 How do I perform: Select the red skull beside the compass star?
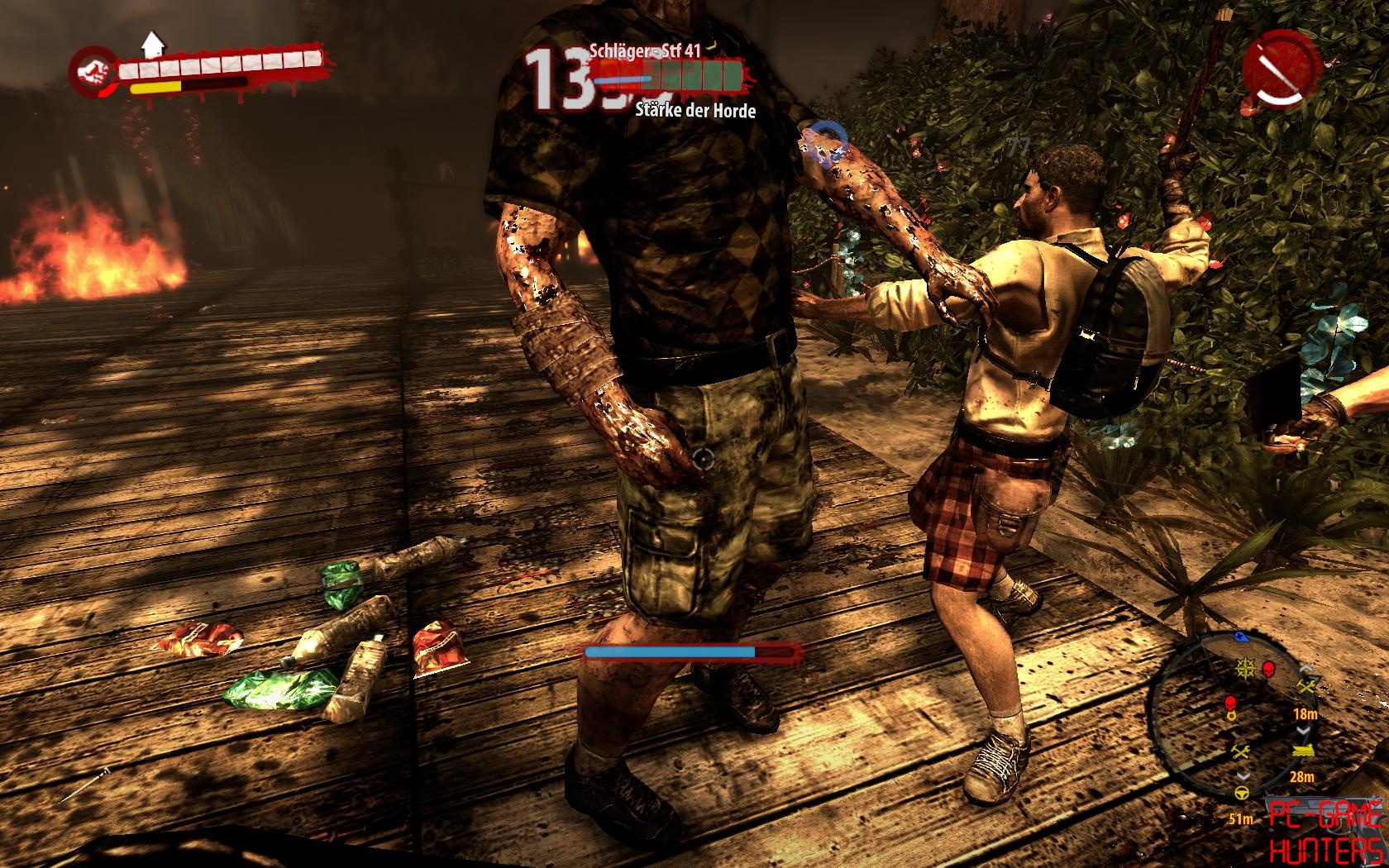1267,668
